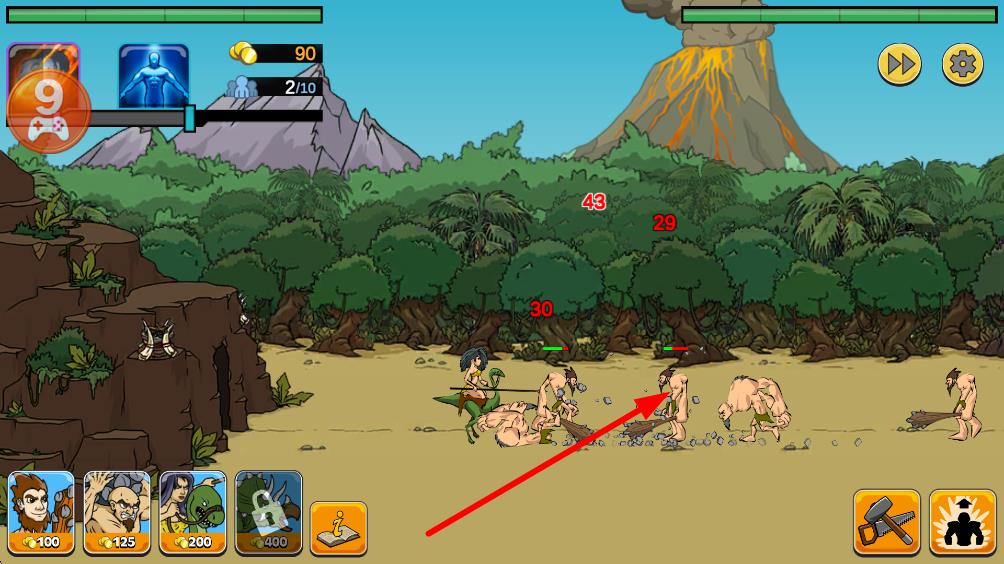
Task: Buy the 125-gold rock thrower unit
Action: [117, 512]
